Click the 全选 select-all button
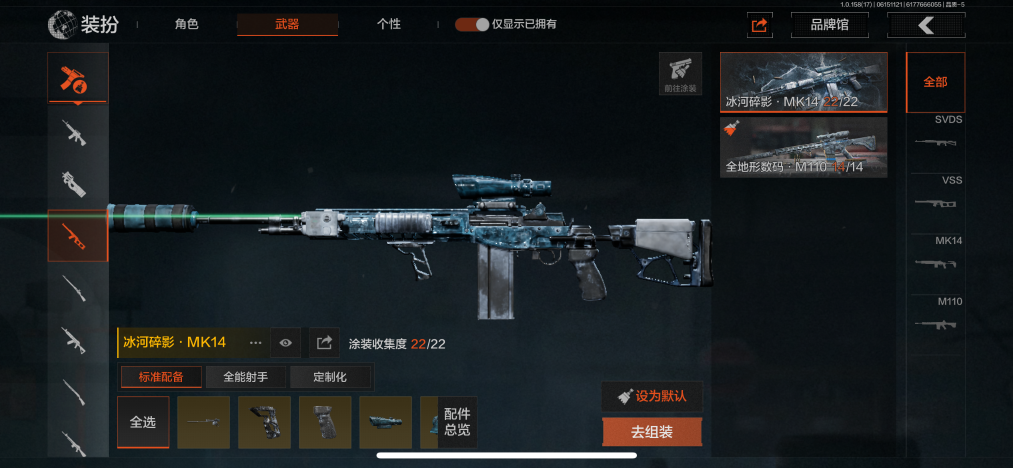 [x=143, y=422]
